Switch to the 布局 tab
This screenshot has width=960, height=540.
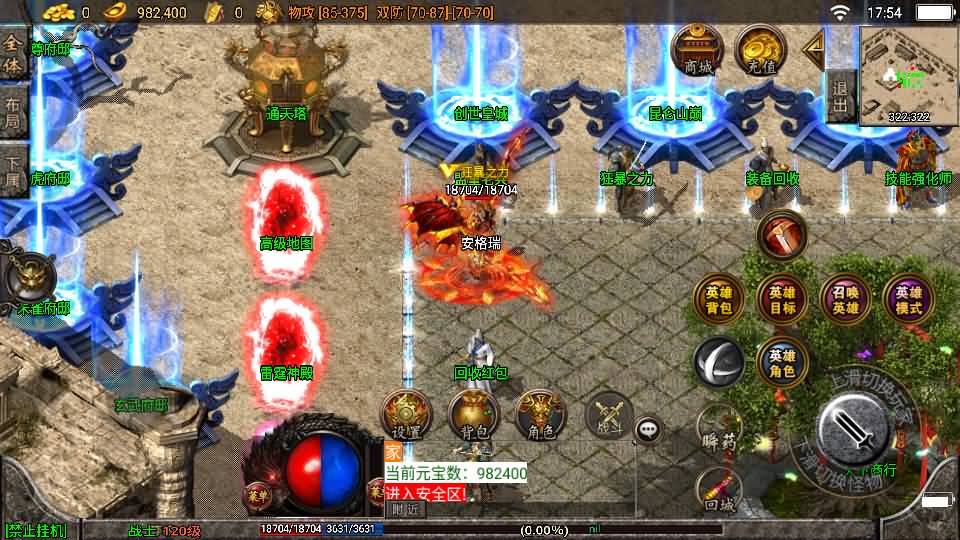(x=13, y=112)
